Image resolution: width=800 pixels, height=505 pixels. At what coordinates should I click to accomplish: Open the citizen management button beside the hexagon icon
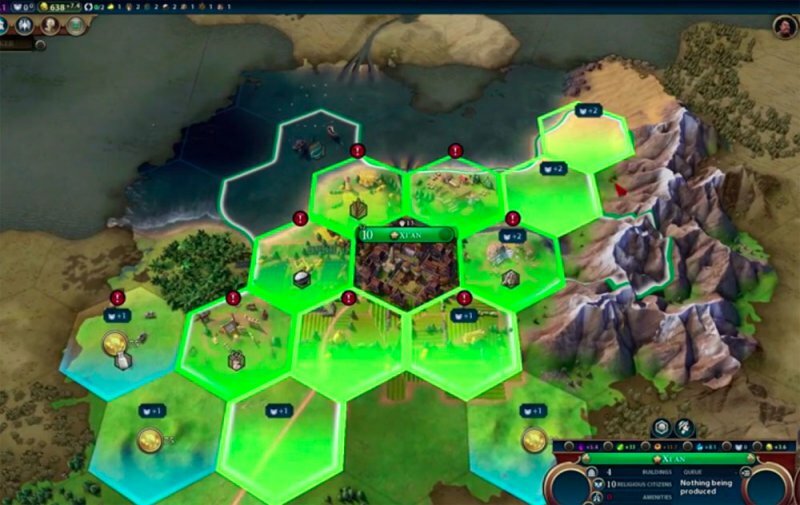683,427
